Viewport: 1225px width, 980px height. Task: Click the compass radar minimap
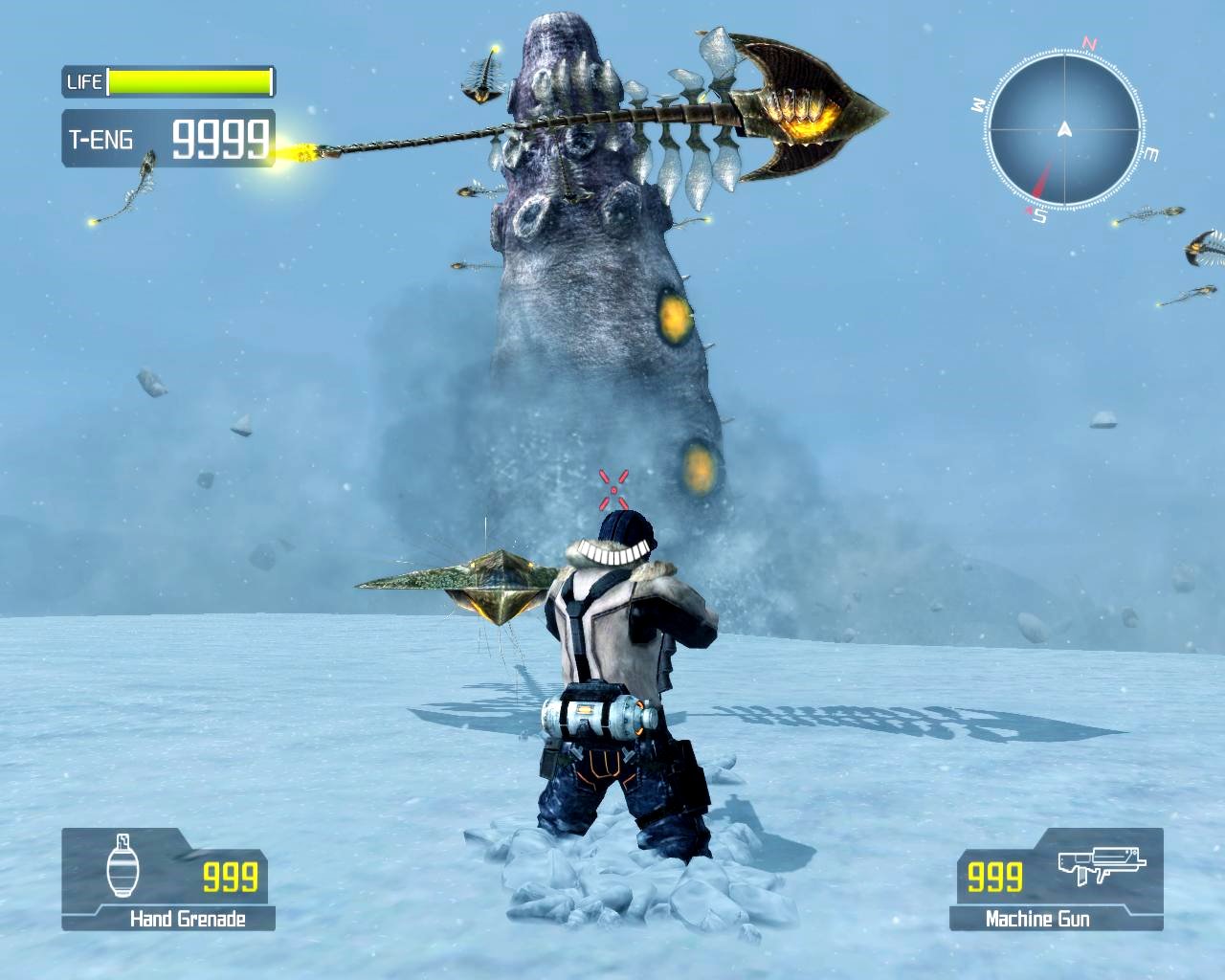(x=1063, y=129)
